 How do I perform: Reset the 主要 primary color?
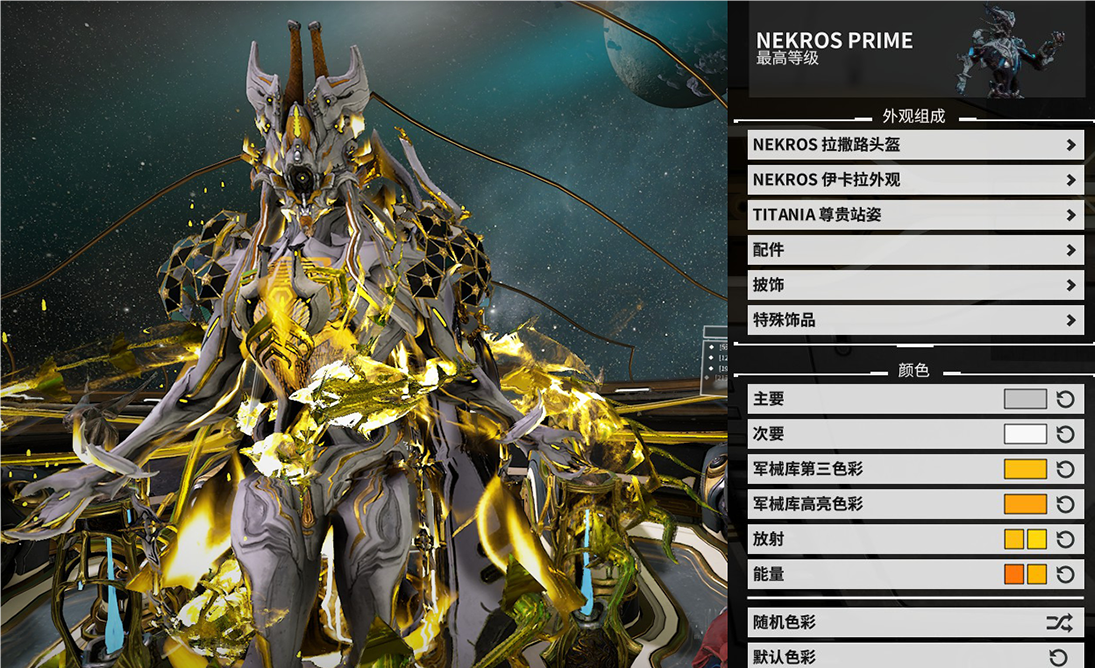point(1066,399)
